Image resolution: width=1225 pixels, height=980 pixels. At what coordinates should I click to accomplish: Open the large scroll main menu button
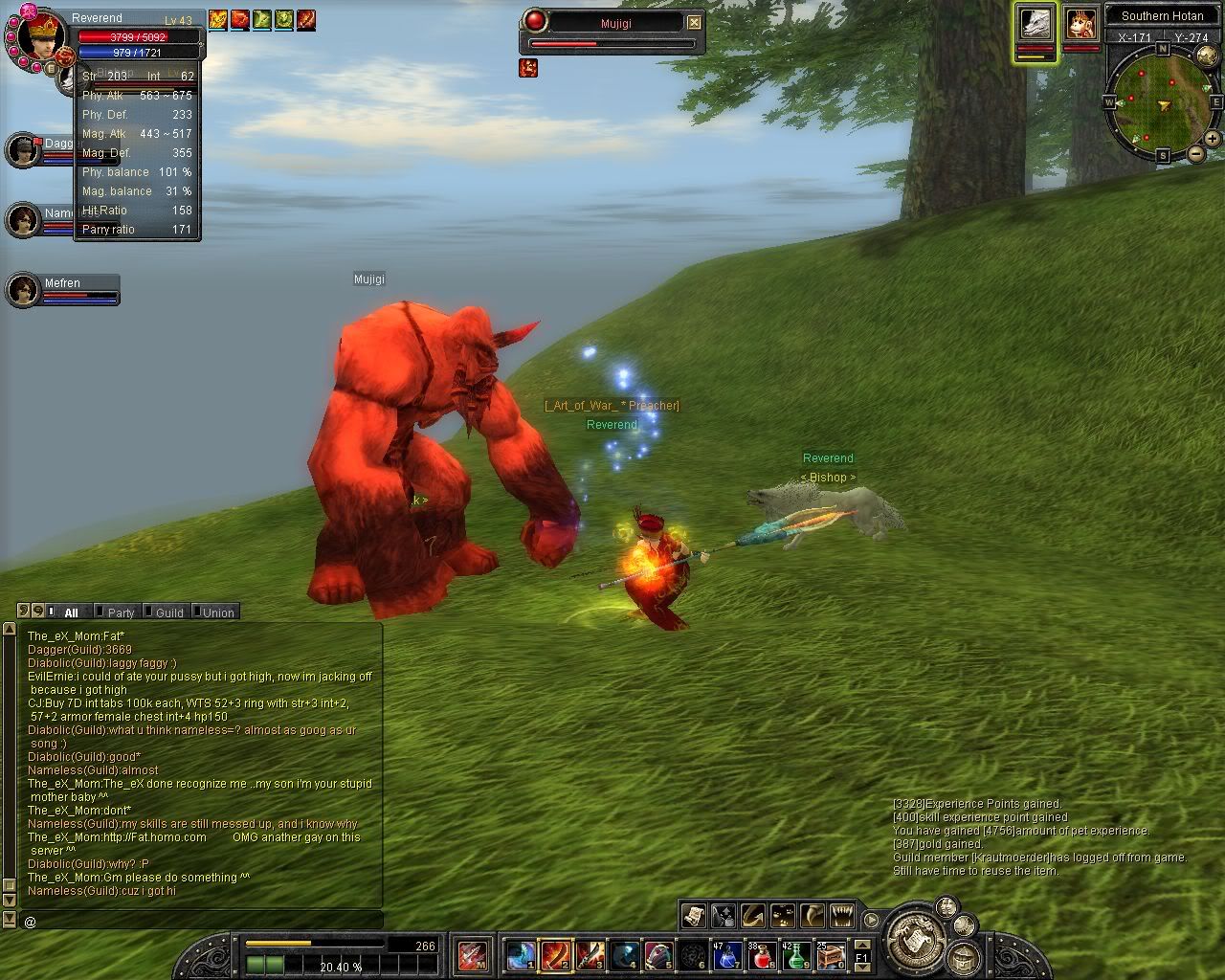[916, 938]
